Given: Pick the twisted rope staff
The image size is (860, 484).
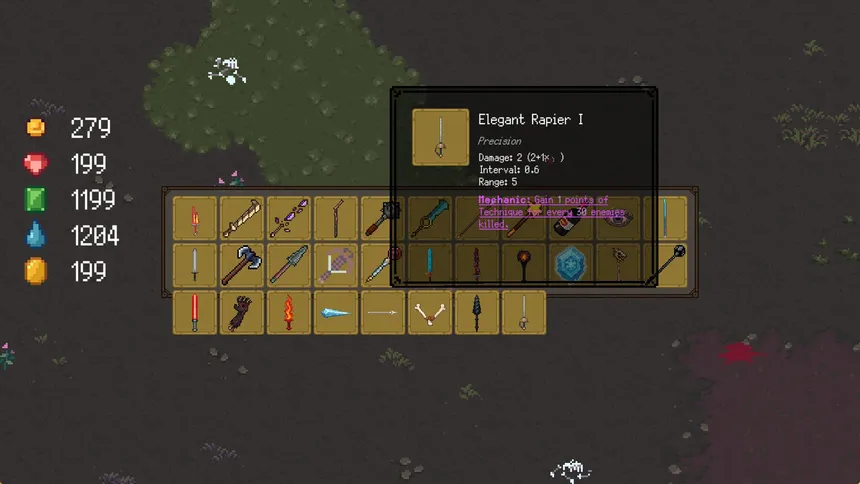Looking at the screenshot, I should coord(241,217).
